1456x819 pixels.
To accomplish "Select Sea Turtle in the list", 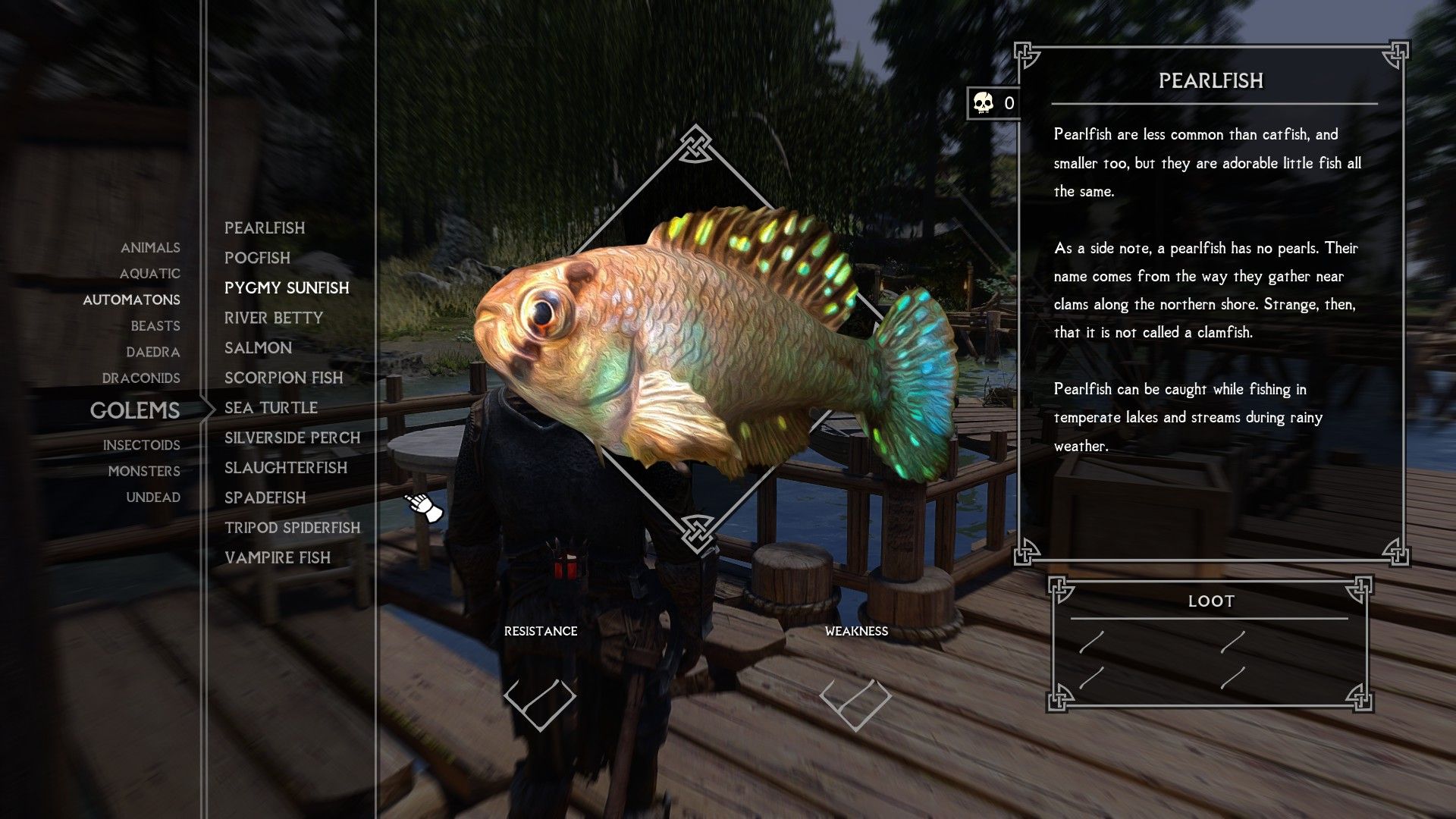I will pyautogui.click(x=271, y=407).
